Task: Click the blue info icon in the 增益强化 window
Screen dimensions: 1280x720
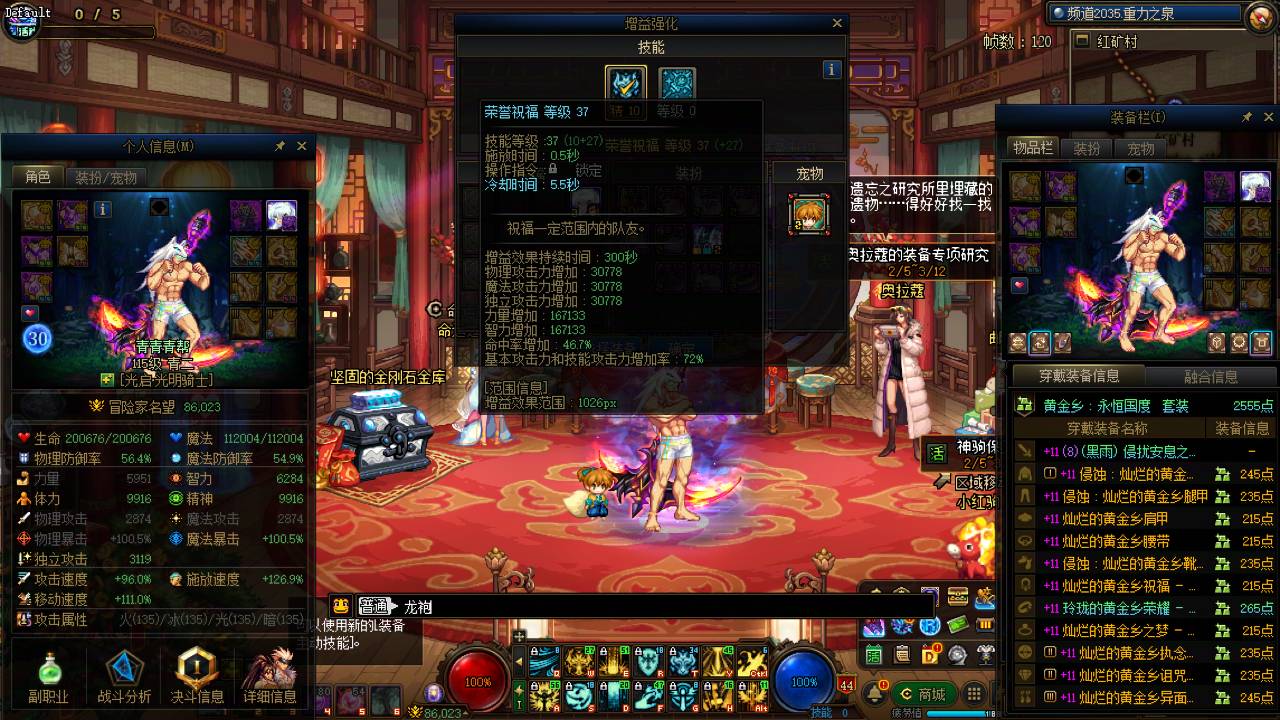Action: tap(832, 68)
